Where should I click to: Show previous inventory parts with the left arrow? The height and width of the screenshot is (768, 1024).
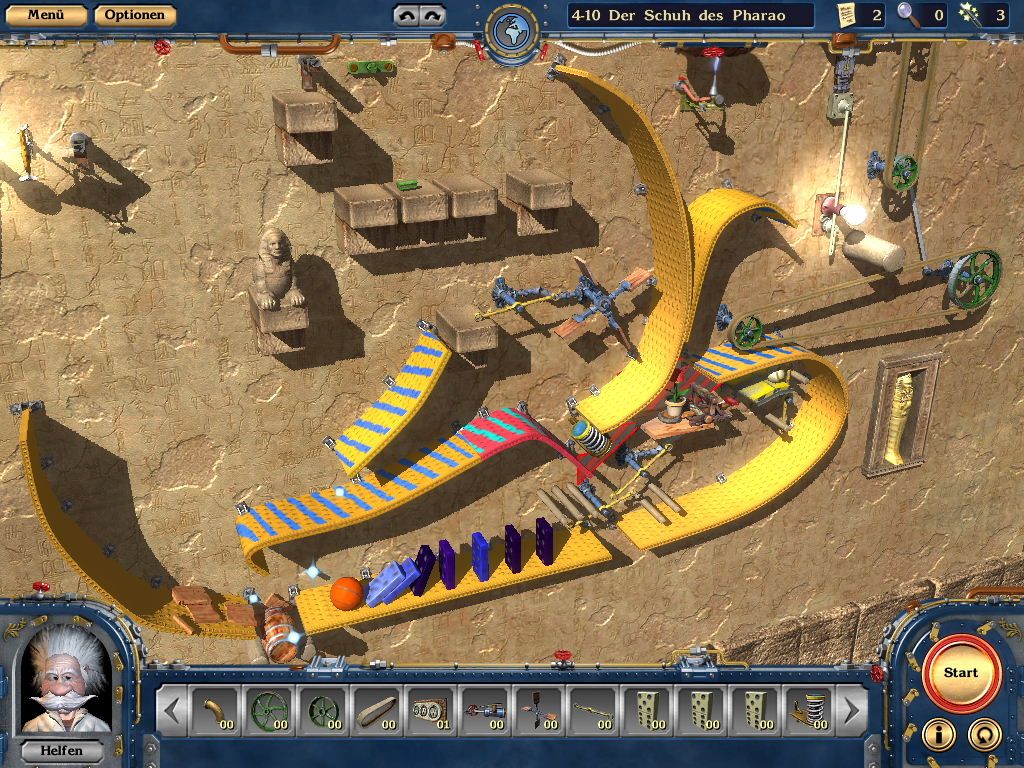click(172, 711)
